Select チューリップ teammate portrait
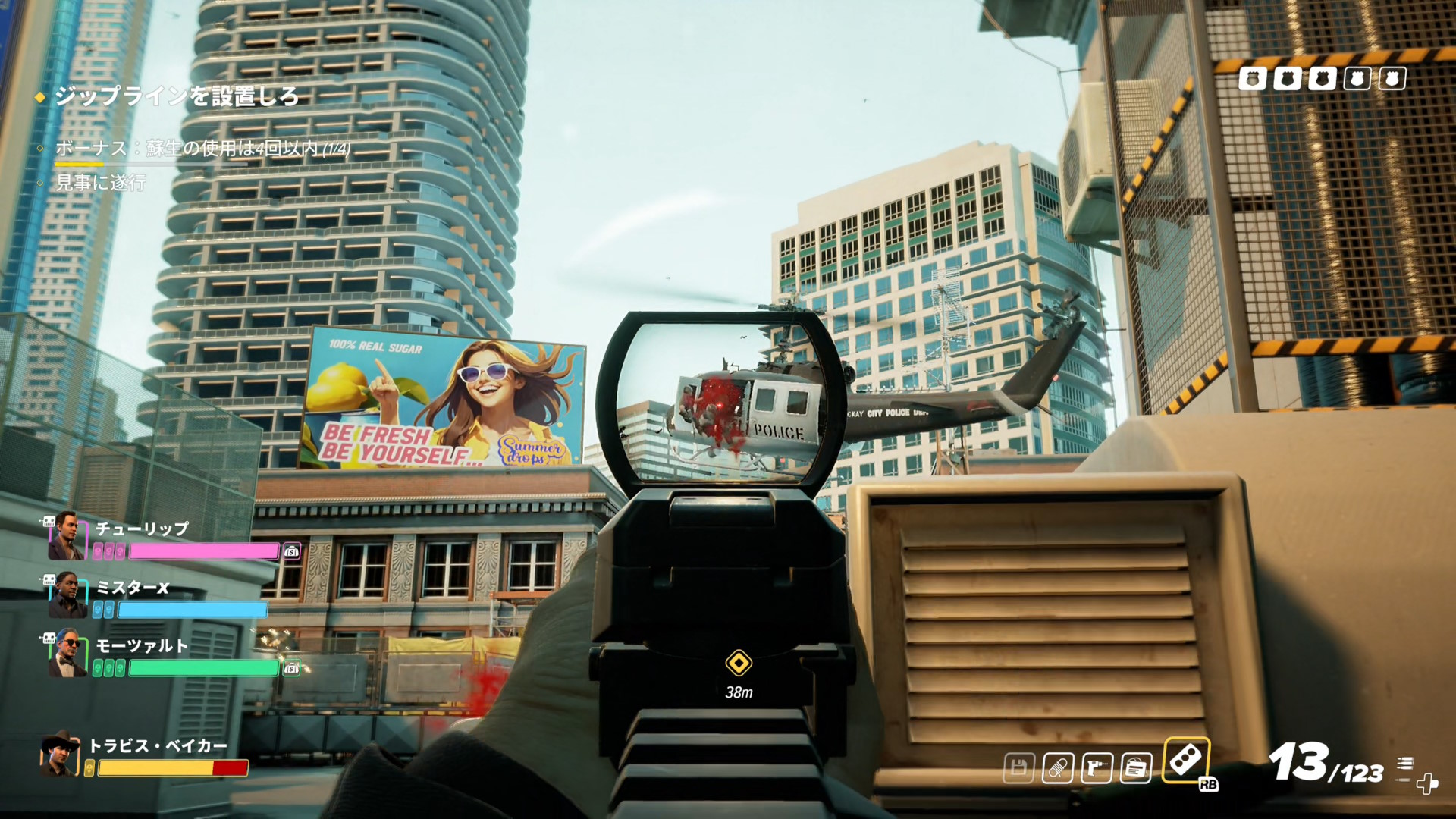The image size is (1456, 819). tap(66, 535)
